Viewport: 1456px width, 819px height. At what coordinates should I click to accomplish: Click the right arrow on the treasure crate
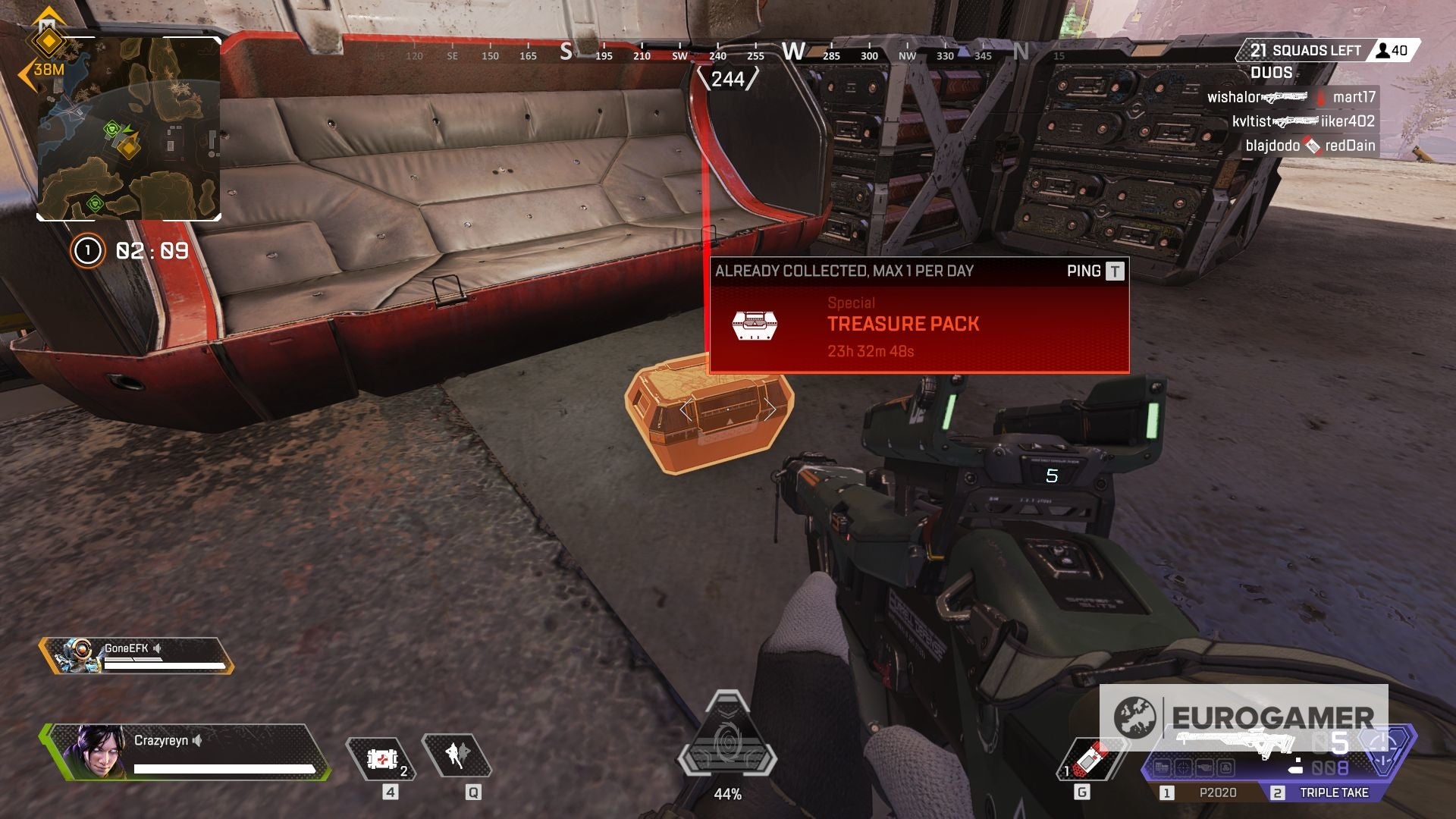771,409
